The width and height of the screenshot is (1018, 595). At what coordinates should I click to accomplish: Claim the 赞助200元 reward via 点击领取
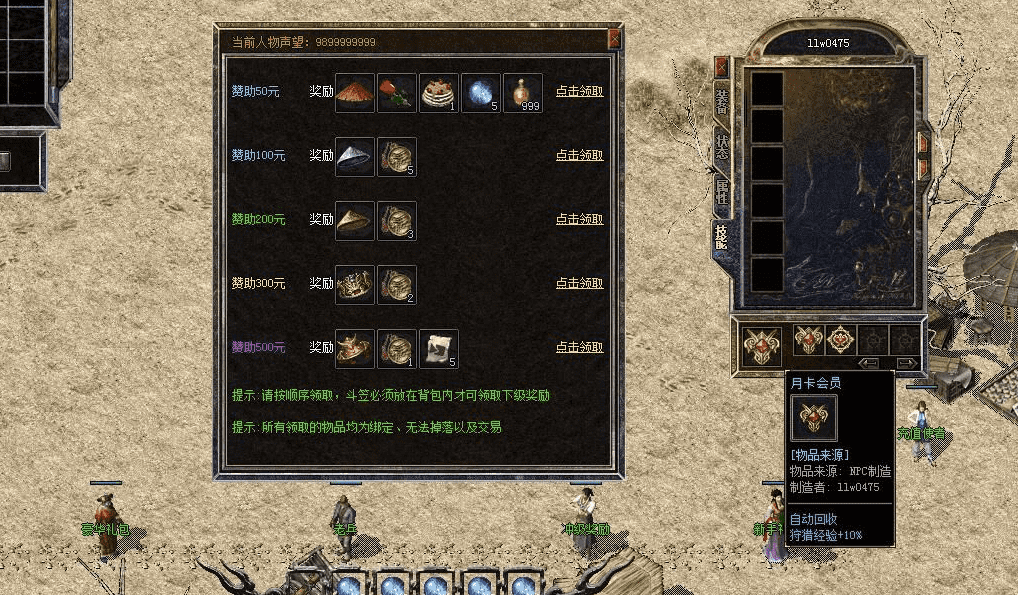[x=579, y=219]
